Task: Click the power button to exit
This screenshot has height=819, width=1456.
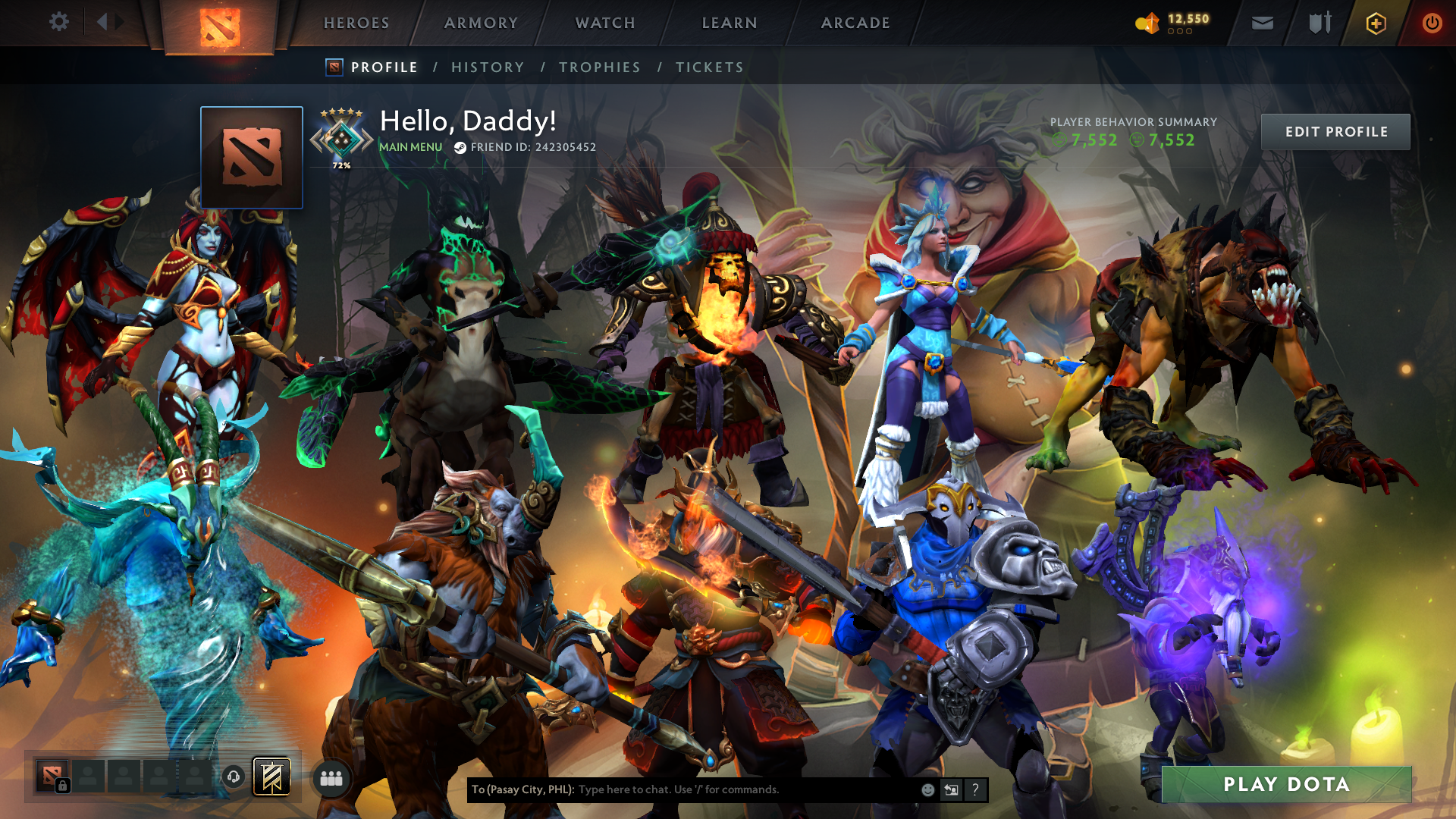Action: [x=1432, y=23]
